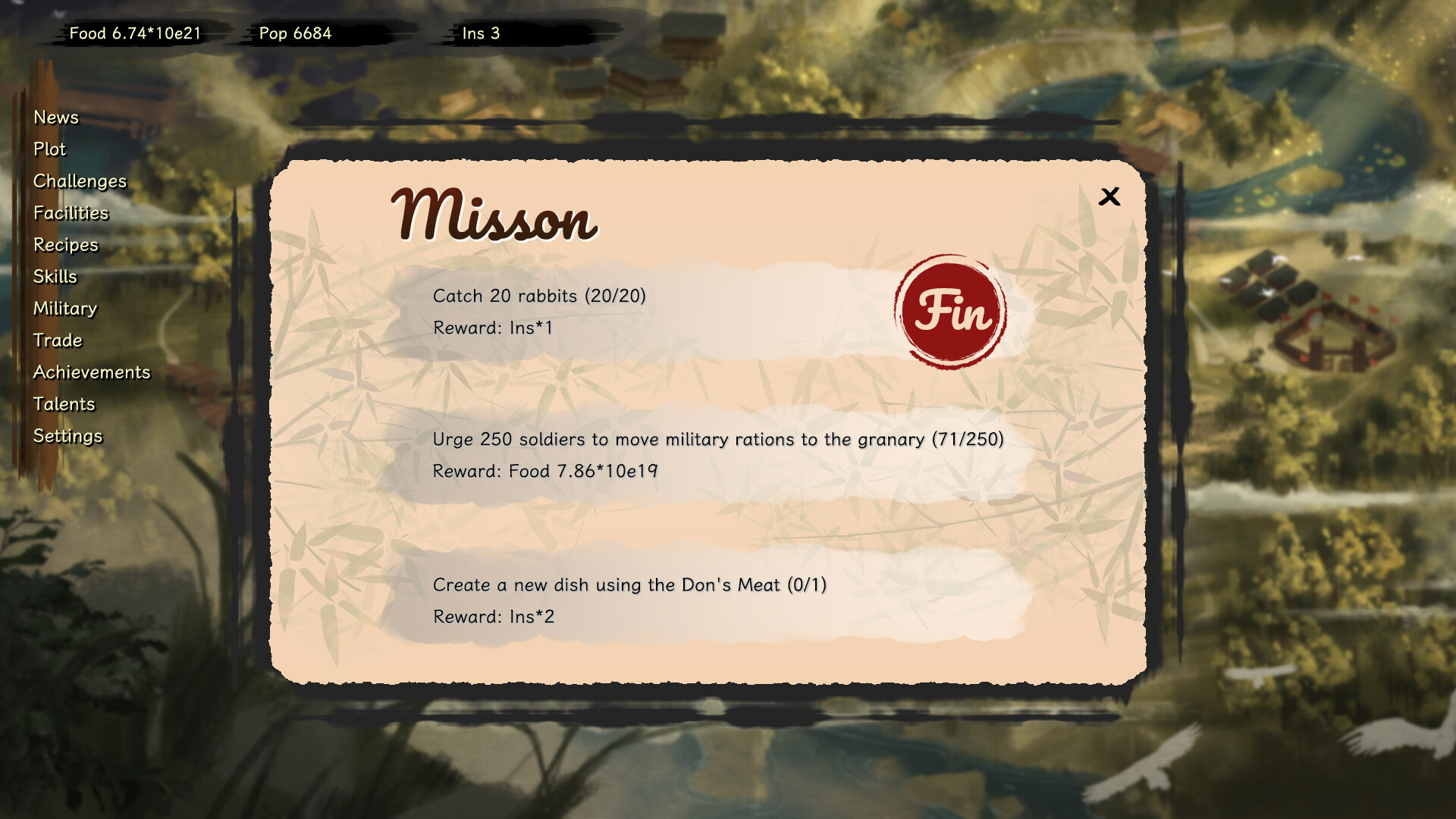Open the Achievements panel

[x=92, y=372]
